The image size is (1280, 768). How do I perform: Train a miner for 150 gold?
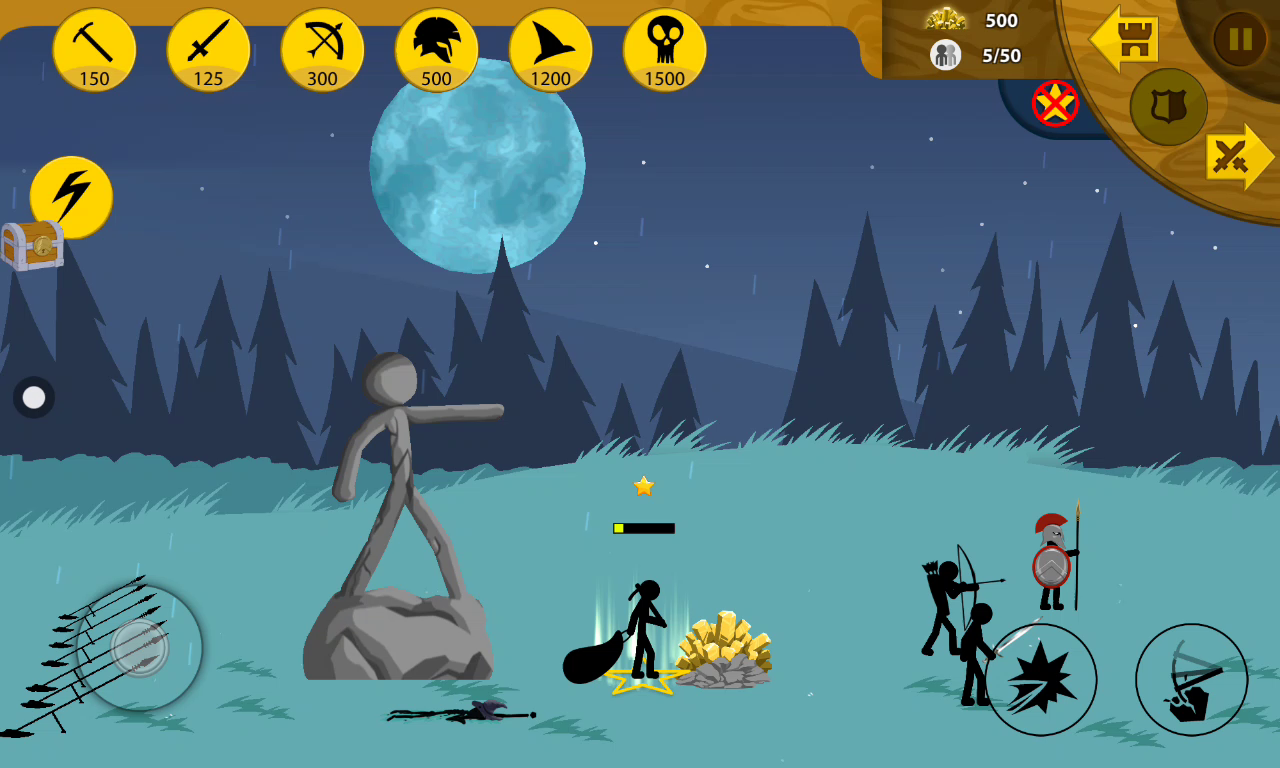(x=94, y=50)
